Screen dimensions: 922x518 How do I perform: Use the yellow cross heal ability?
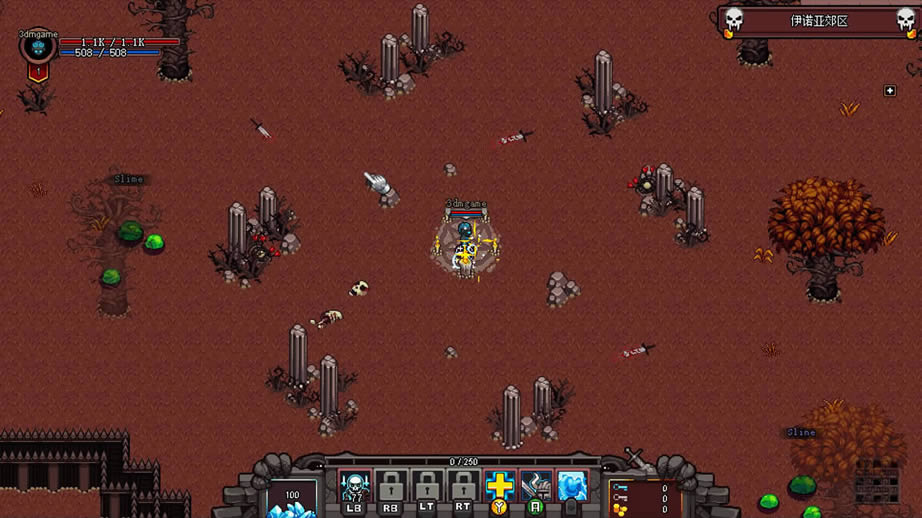click(x=499, y=487)
